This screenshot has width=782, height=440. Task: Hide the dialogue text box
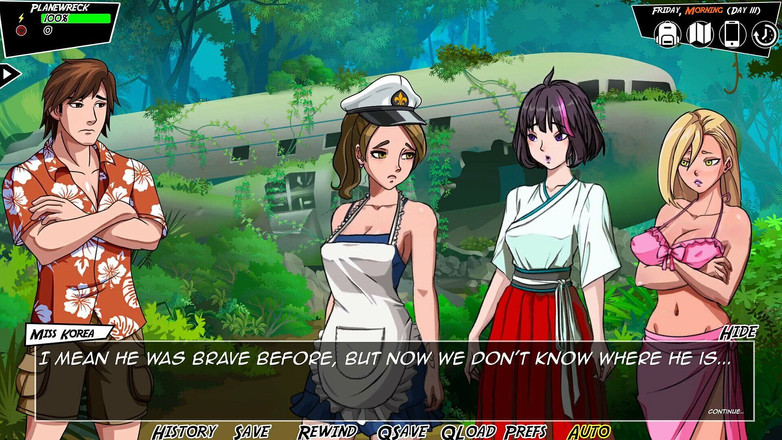click(738, 332)
